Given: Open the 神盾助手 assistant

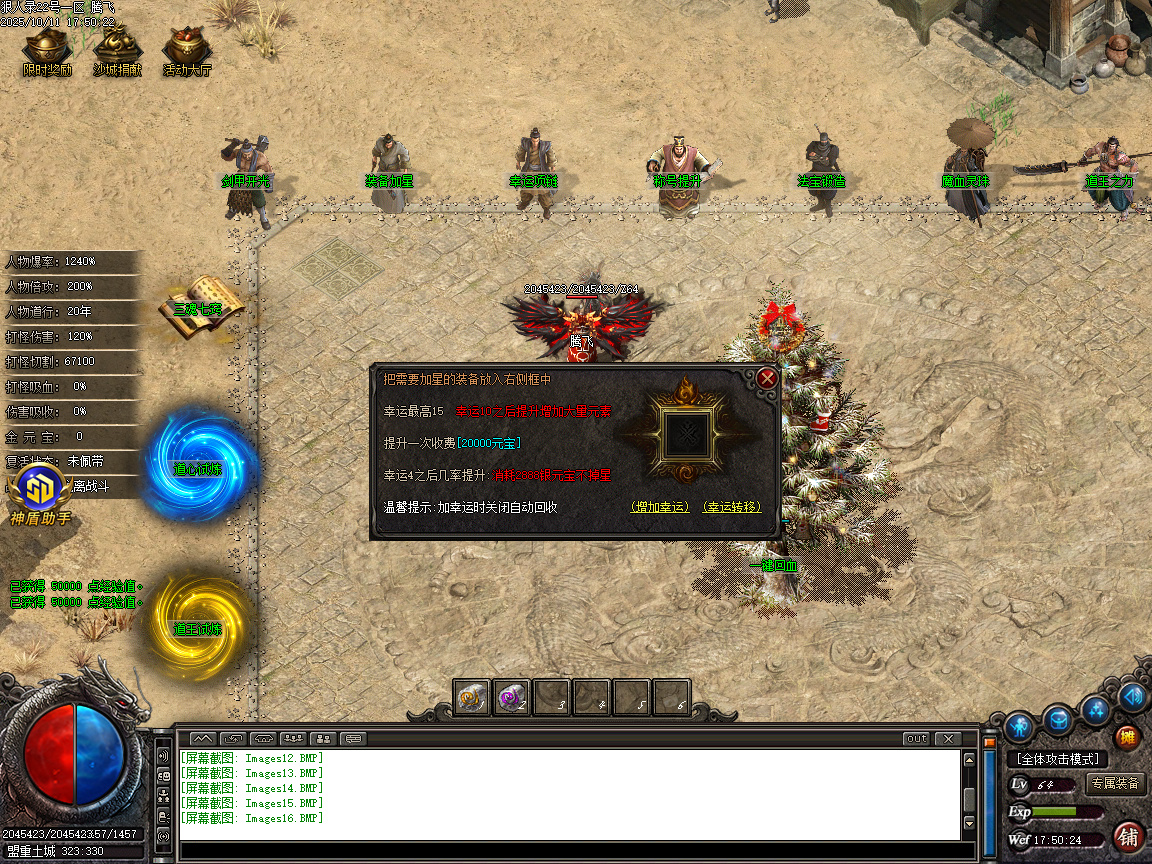Looking at the screenshot, I should pyautogui.click(x=40, y=495).
